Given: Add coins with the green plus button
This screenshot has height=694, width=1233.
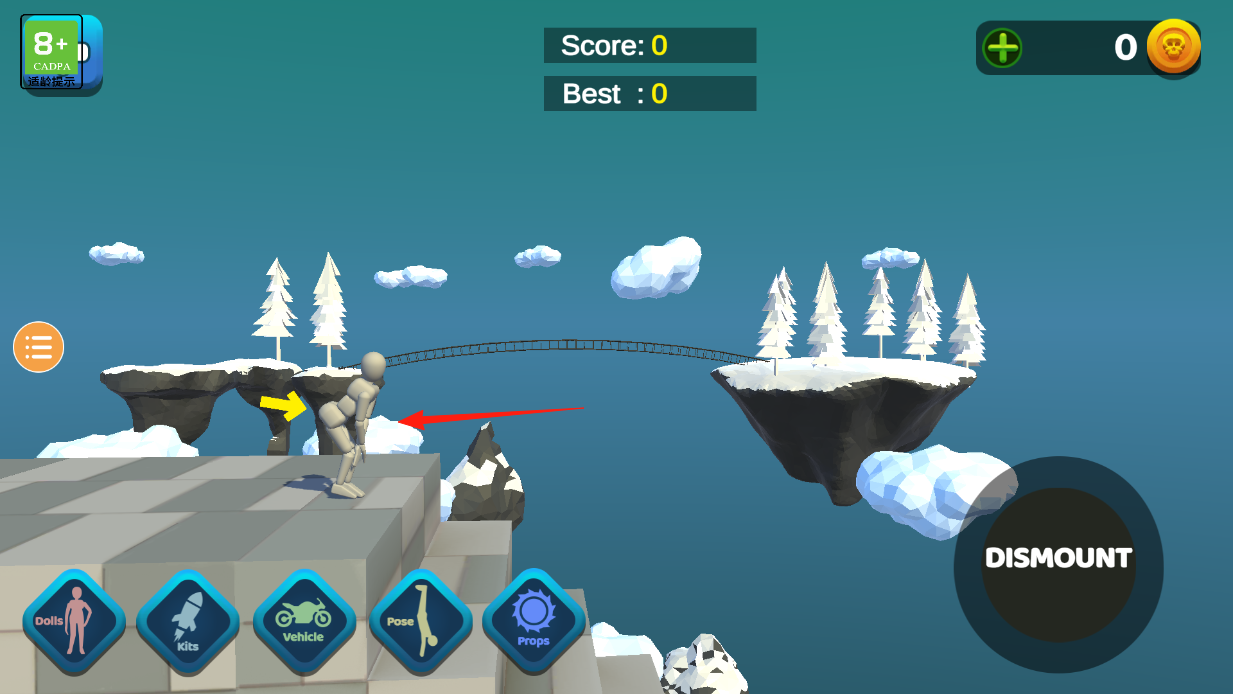Looking at the screenshot, I should pyautogui.click(x=1002, y=48).
